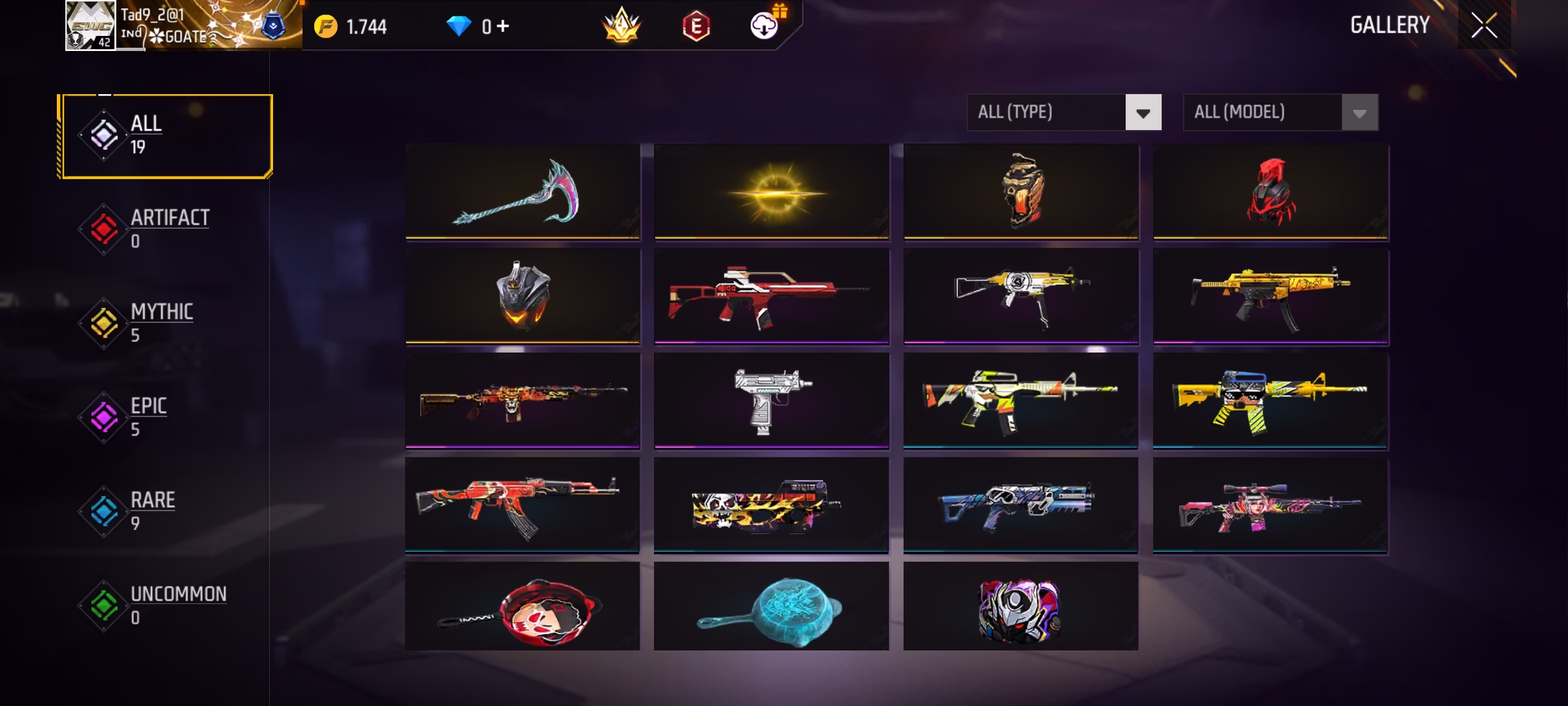This screenshot has width=1568, height=706.
Task: Select the teal scythe skin
Action: point(522,192)
